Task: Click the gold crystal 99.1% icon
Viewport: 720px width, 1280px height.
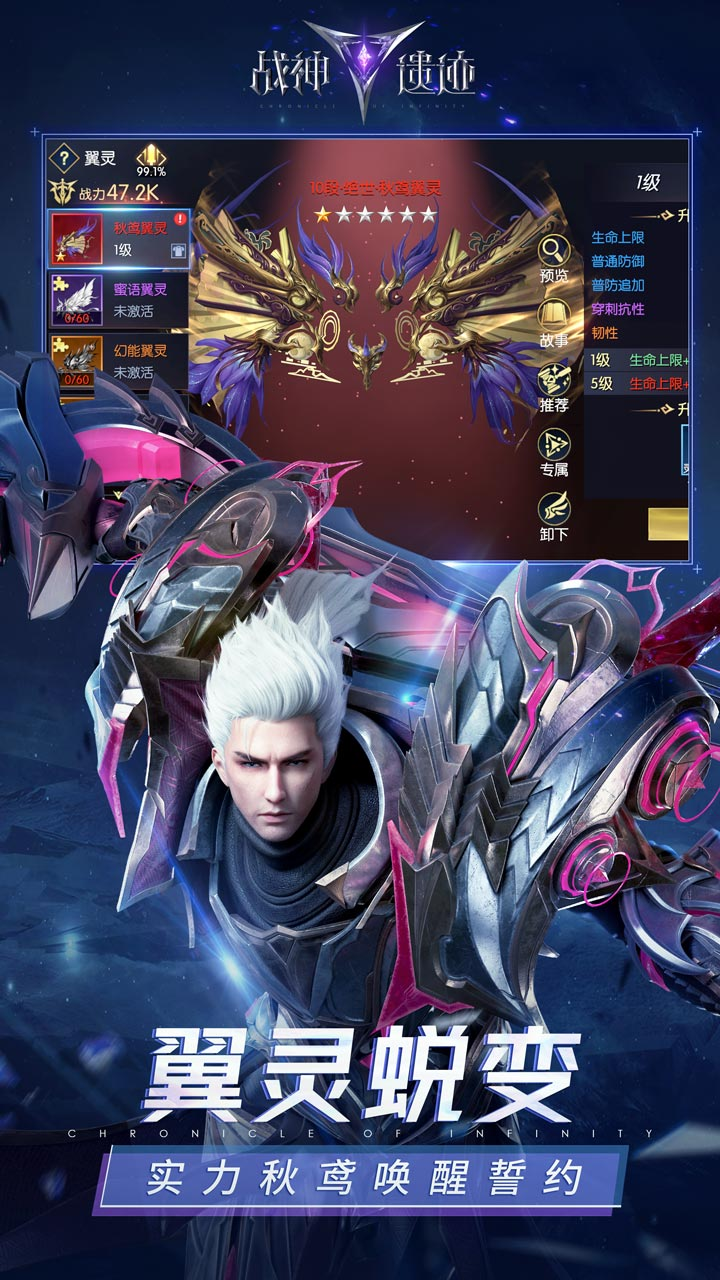Action: coord(151,156)
